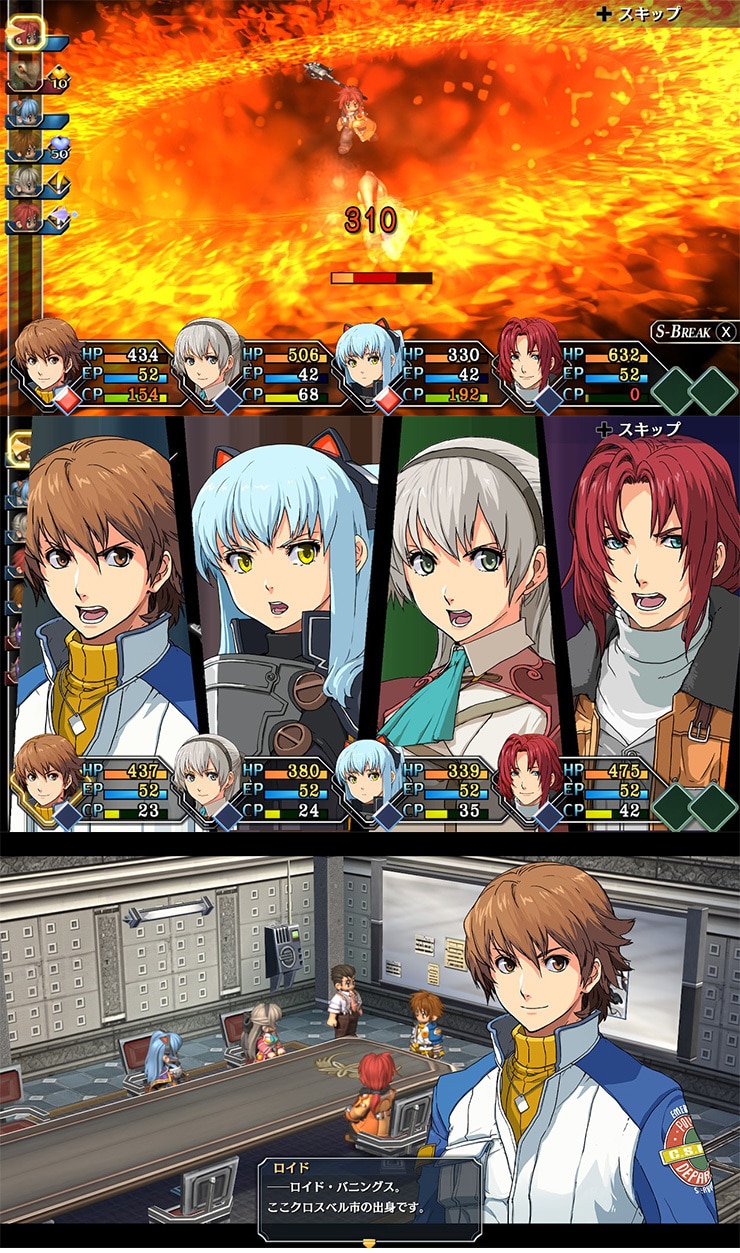
Task: Select blue-haired turn-order icon in fire battle
Action: 25,112
